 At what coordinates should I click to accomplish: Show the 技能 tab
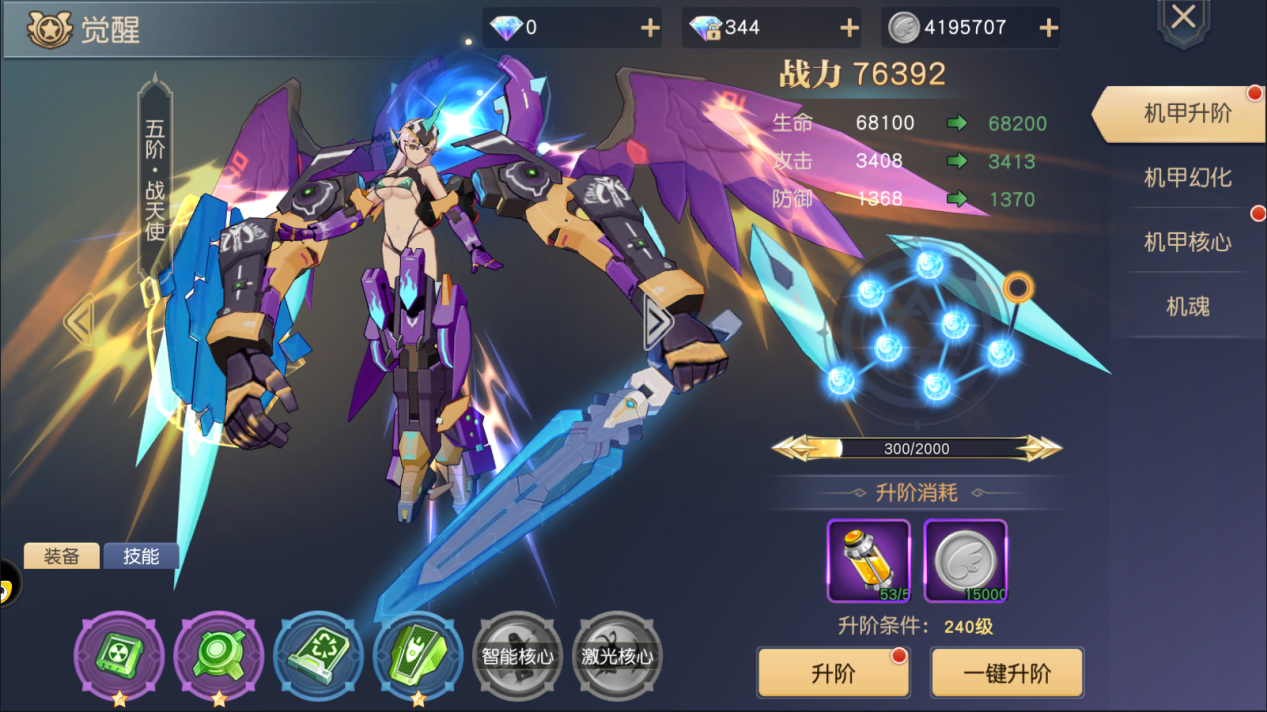coord(141,556)
